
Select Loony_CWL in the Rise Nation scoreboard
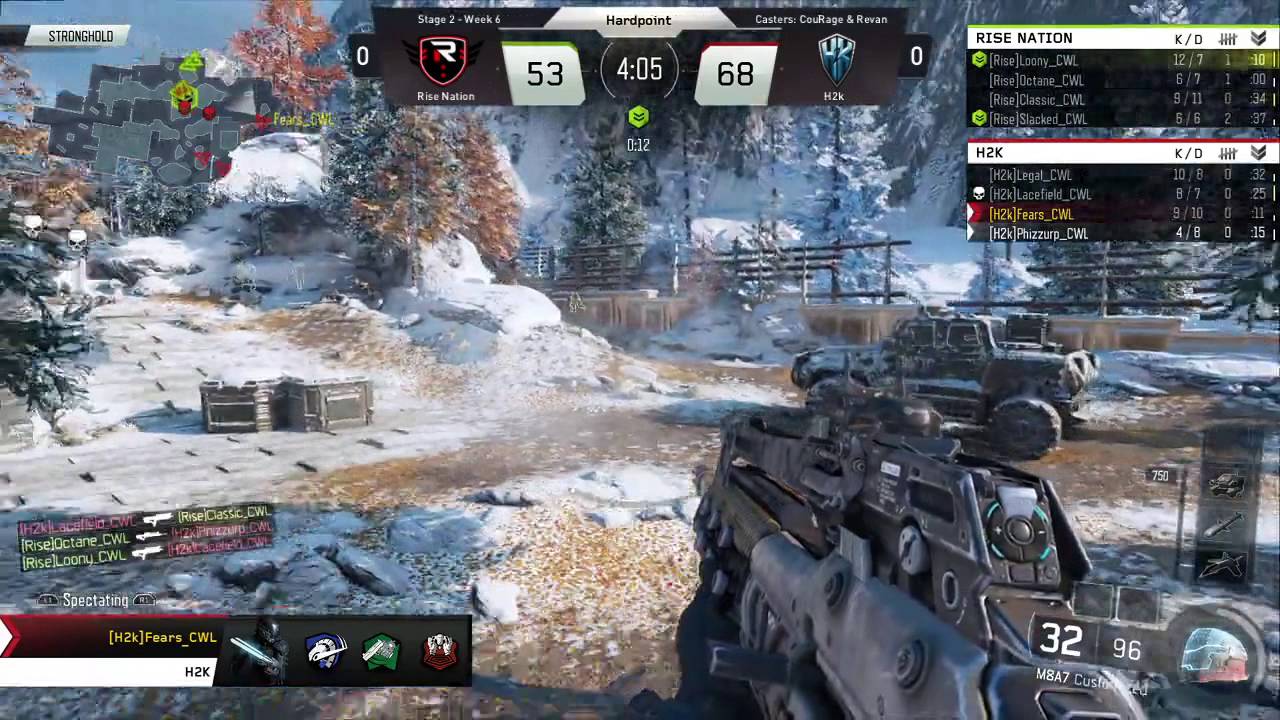[1034, 61]
